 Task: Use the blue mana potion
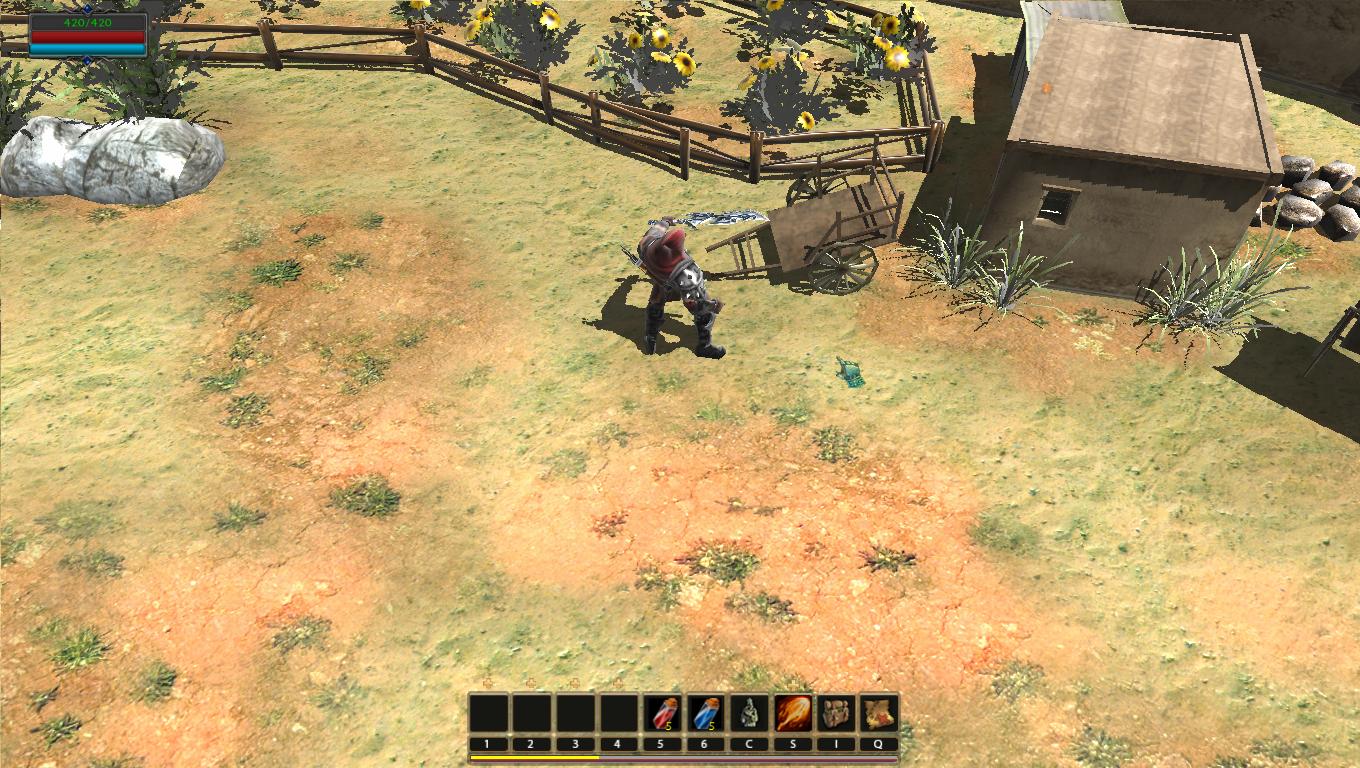point(706,714)
